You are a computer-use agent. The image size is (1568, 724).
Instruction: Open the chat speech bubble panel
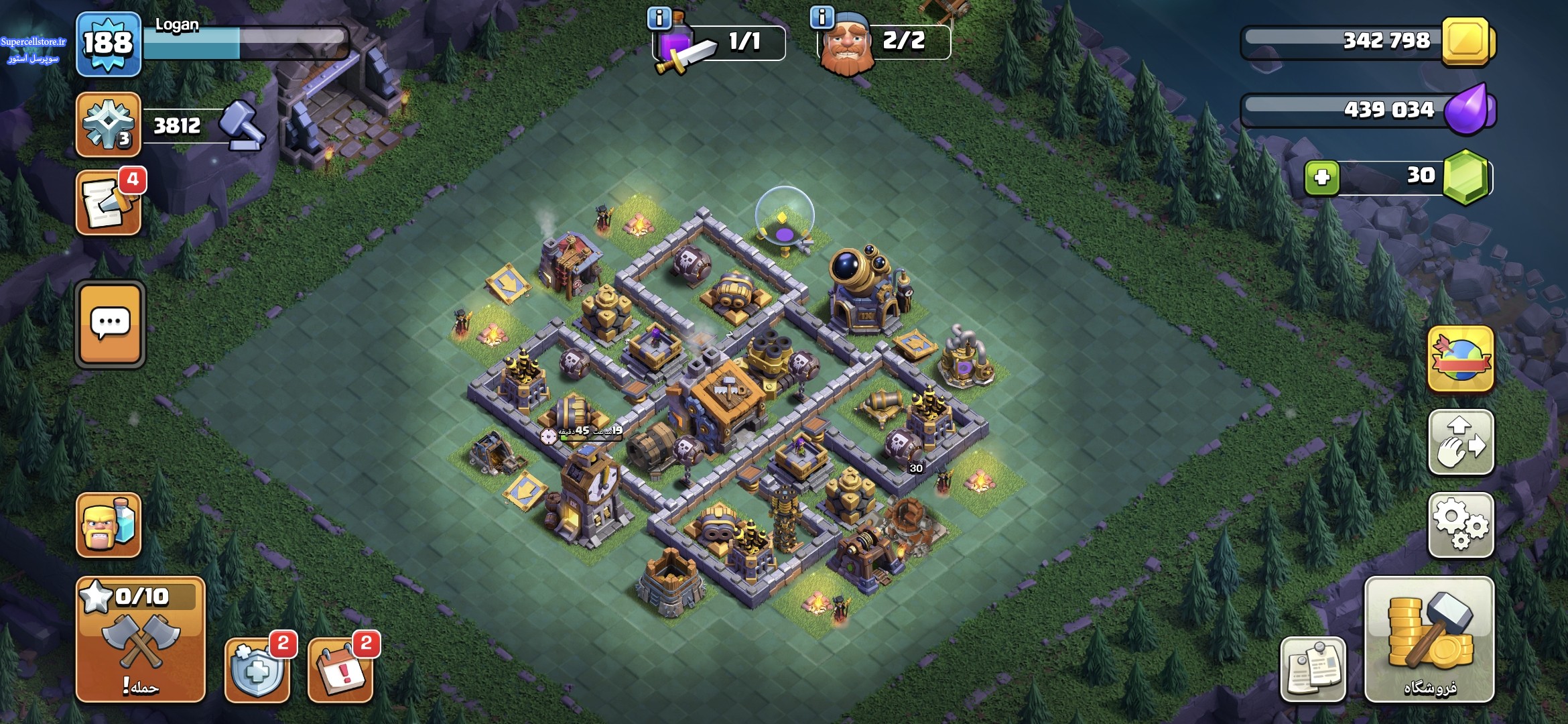point(110,324)
